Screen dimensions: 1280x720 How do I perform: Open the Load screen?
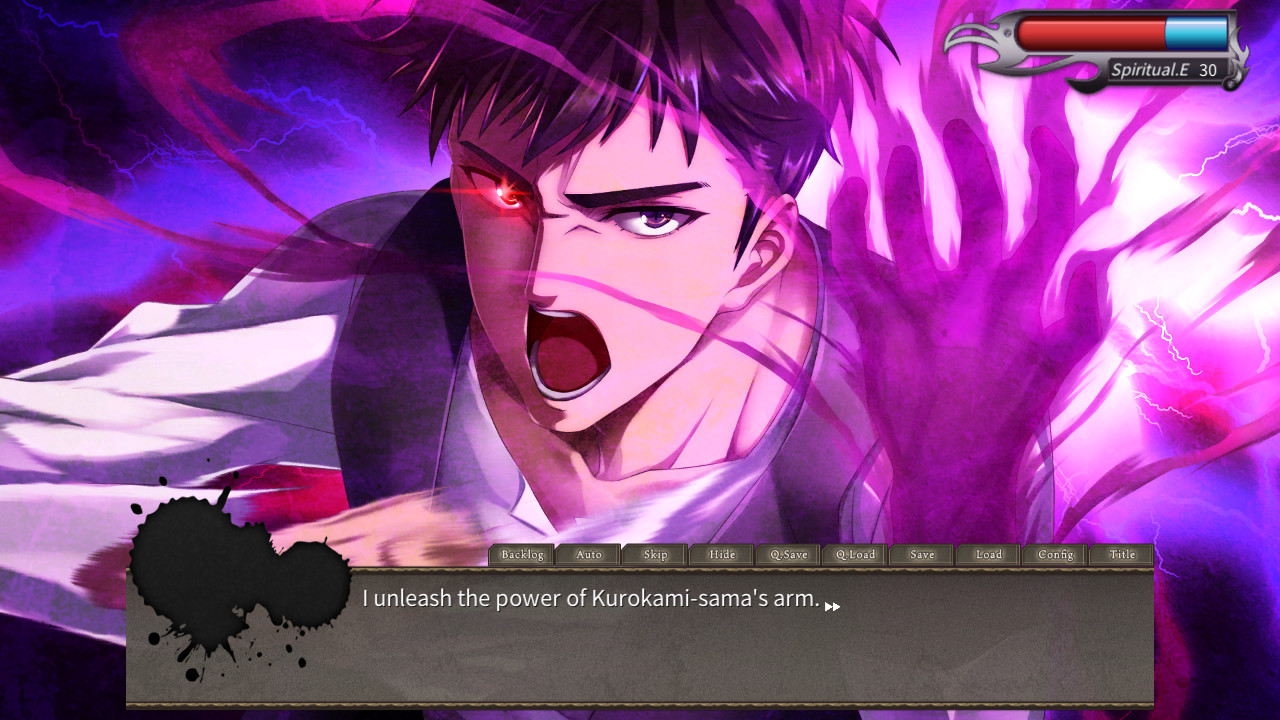pos(987,555)
